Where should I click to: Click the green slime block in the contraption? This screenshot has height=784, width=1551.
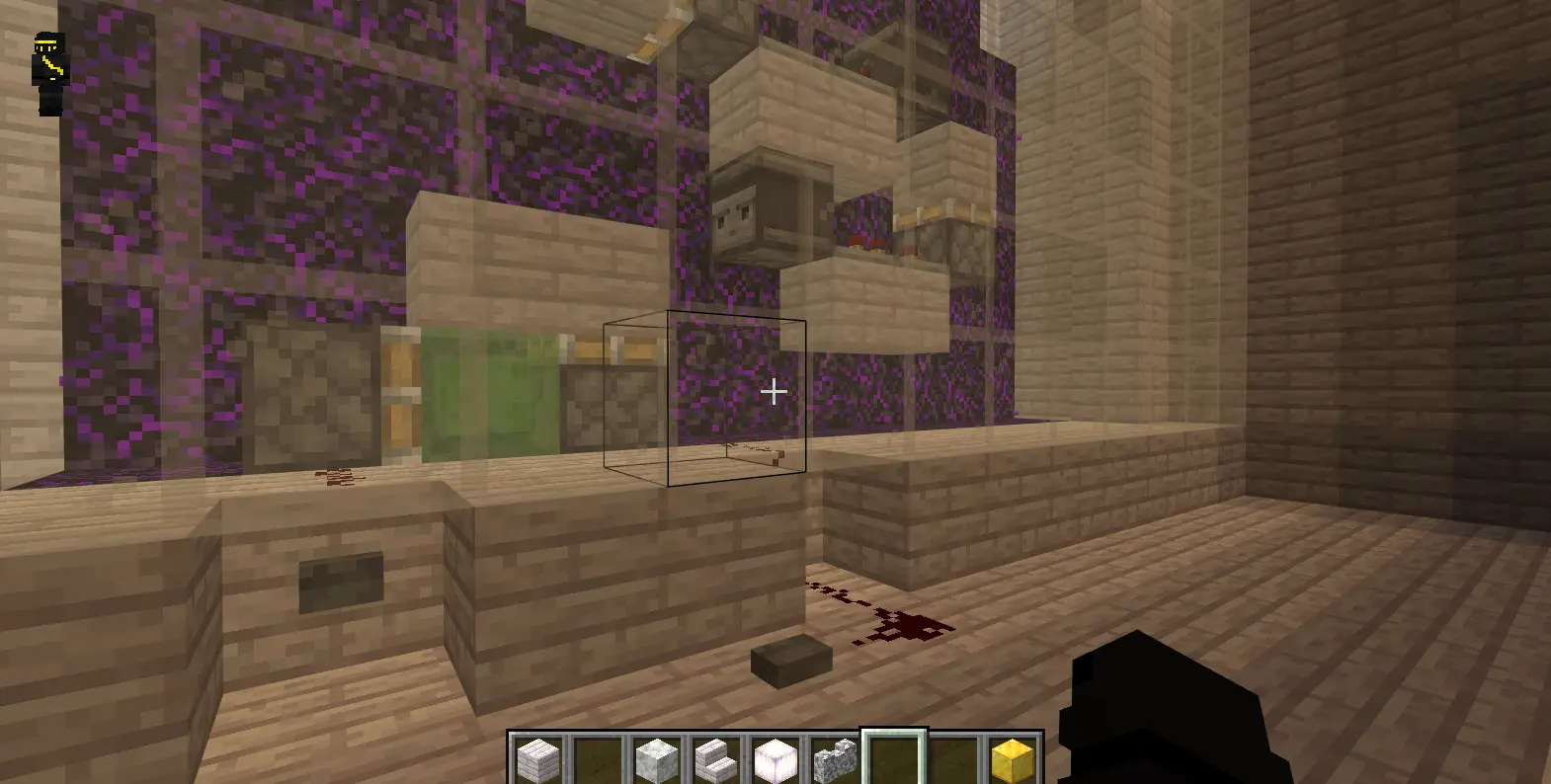(x=489, y=395)
